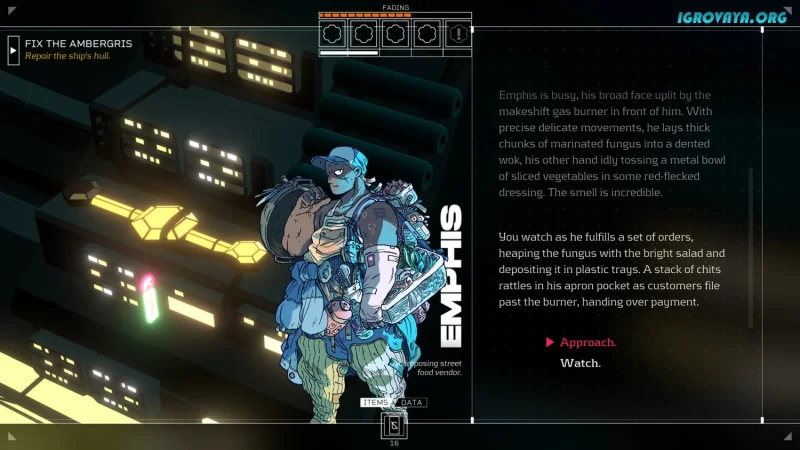Click the bottom-left corner arrow button

[11, 435]
